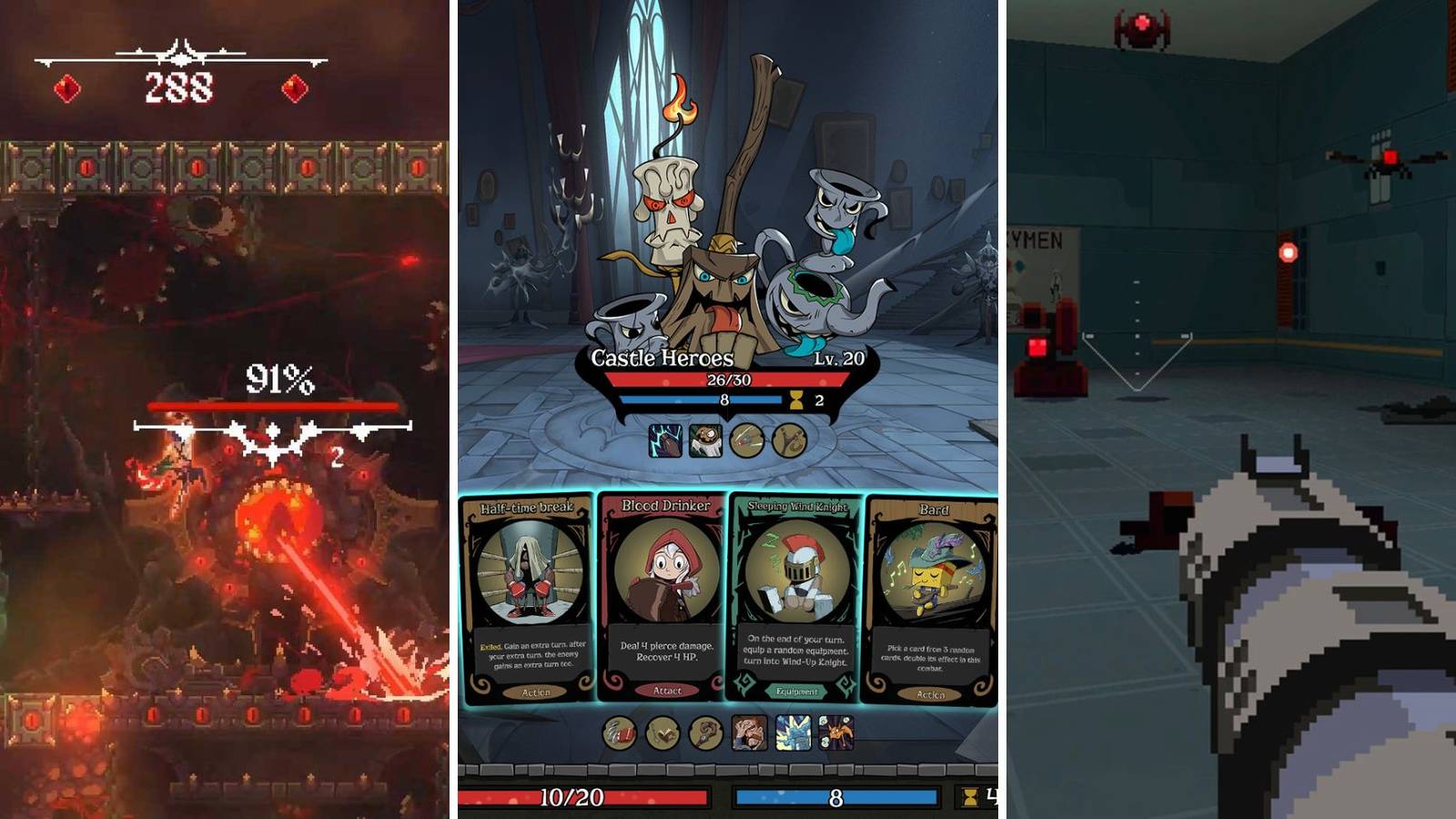1456x819 pixels.
Task: Select the slingshot trinket icon under the enemy
Action: coord(790,440)
